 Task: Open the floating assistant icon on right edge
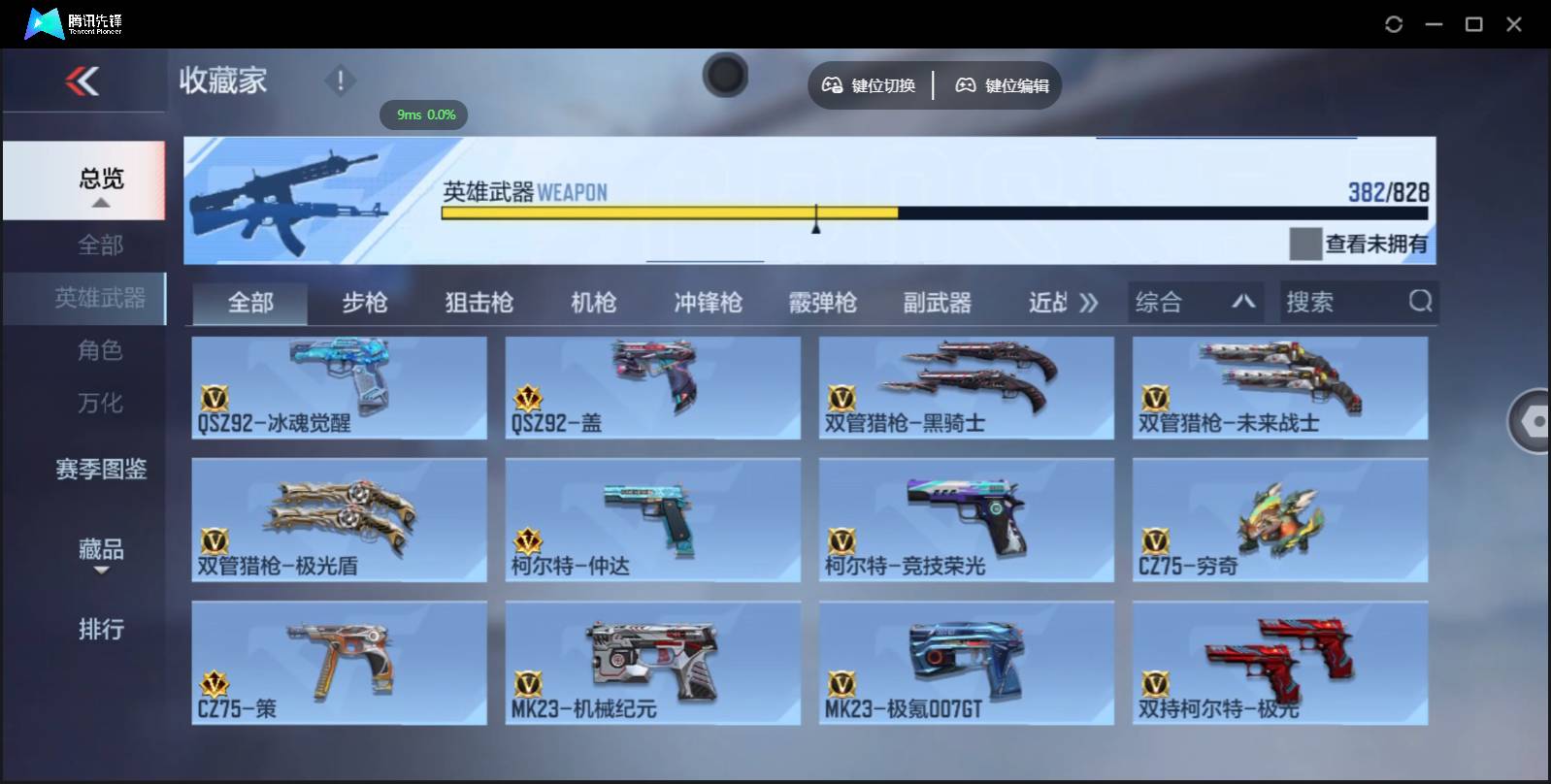click(x=1531, y=422)
